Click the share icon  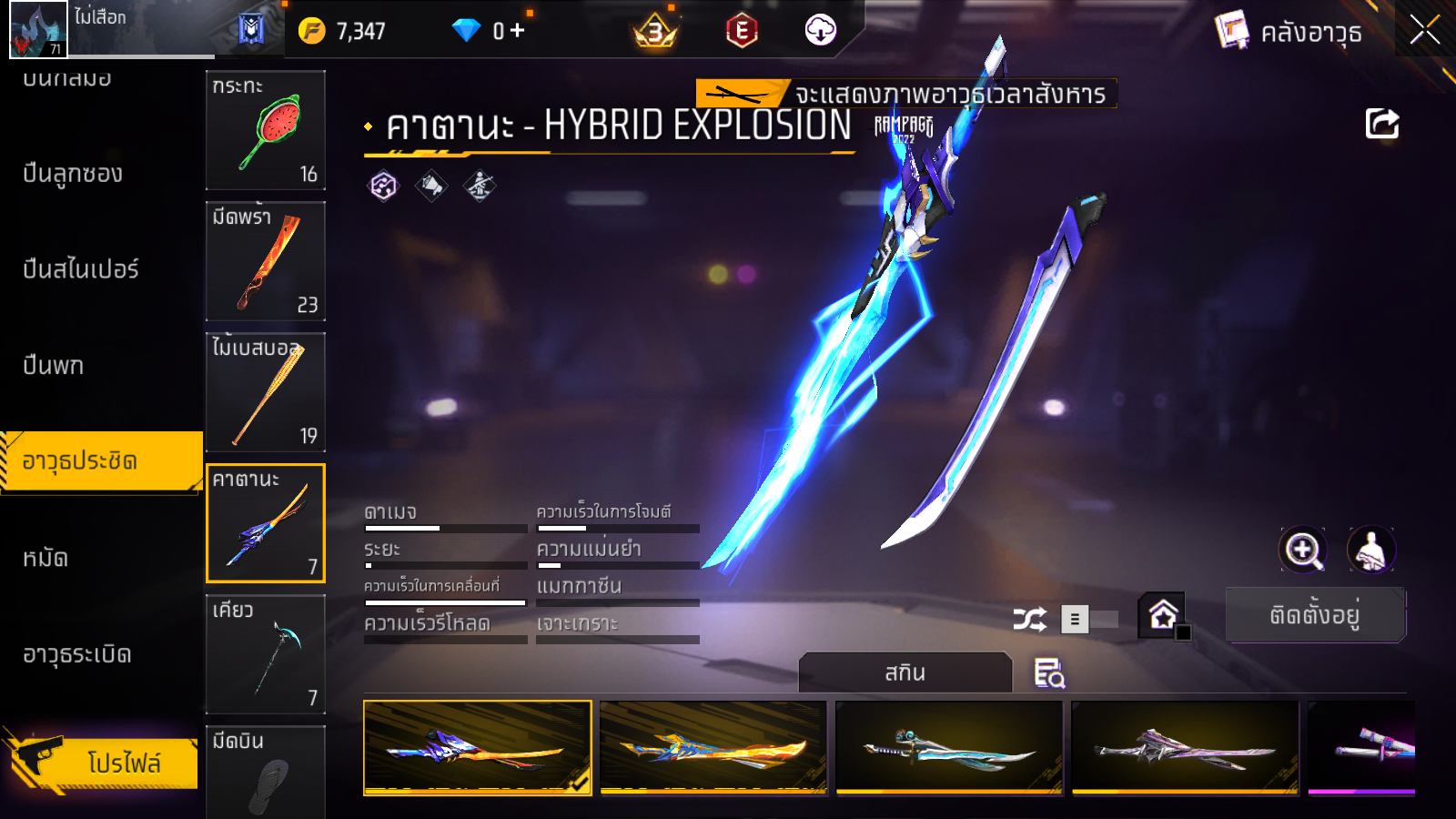[x=1381, y=124]
